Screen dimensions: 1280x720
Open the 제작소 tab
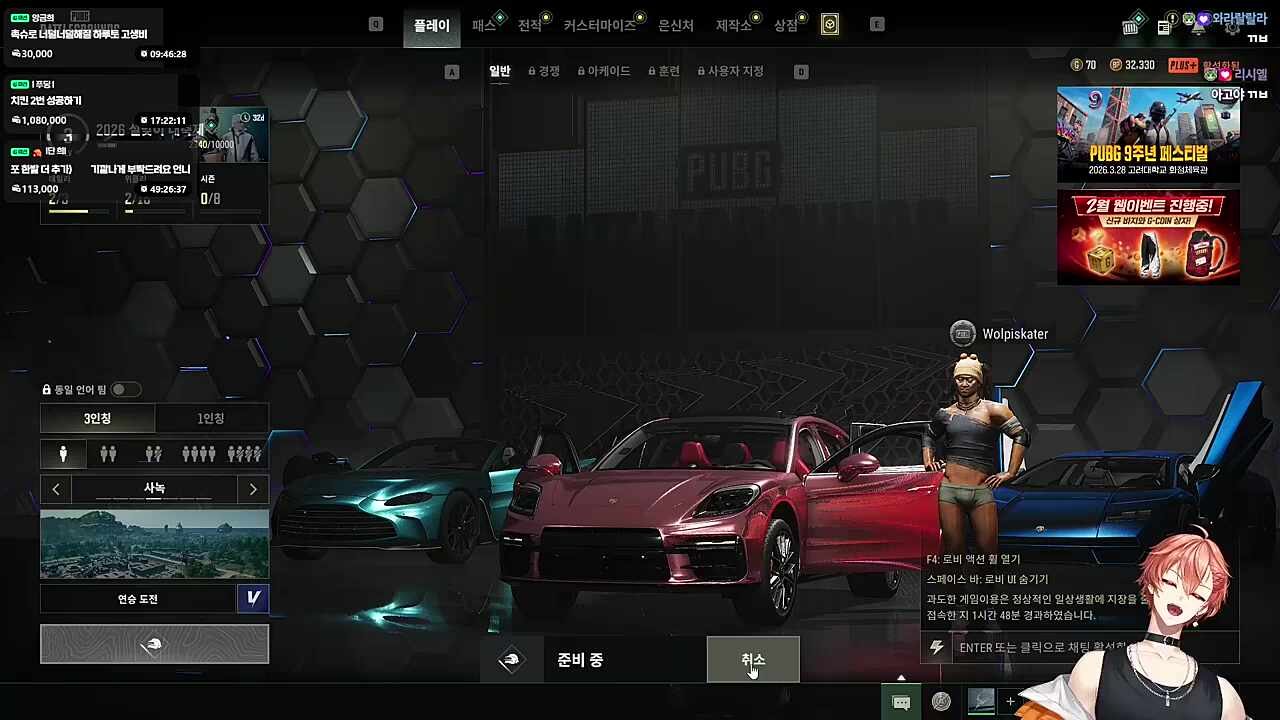733,25
